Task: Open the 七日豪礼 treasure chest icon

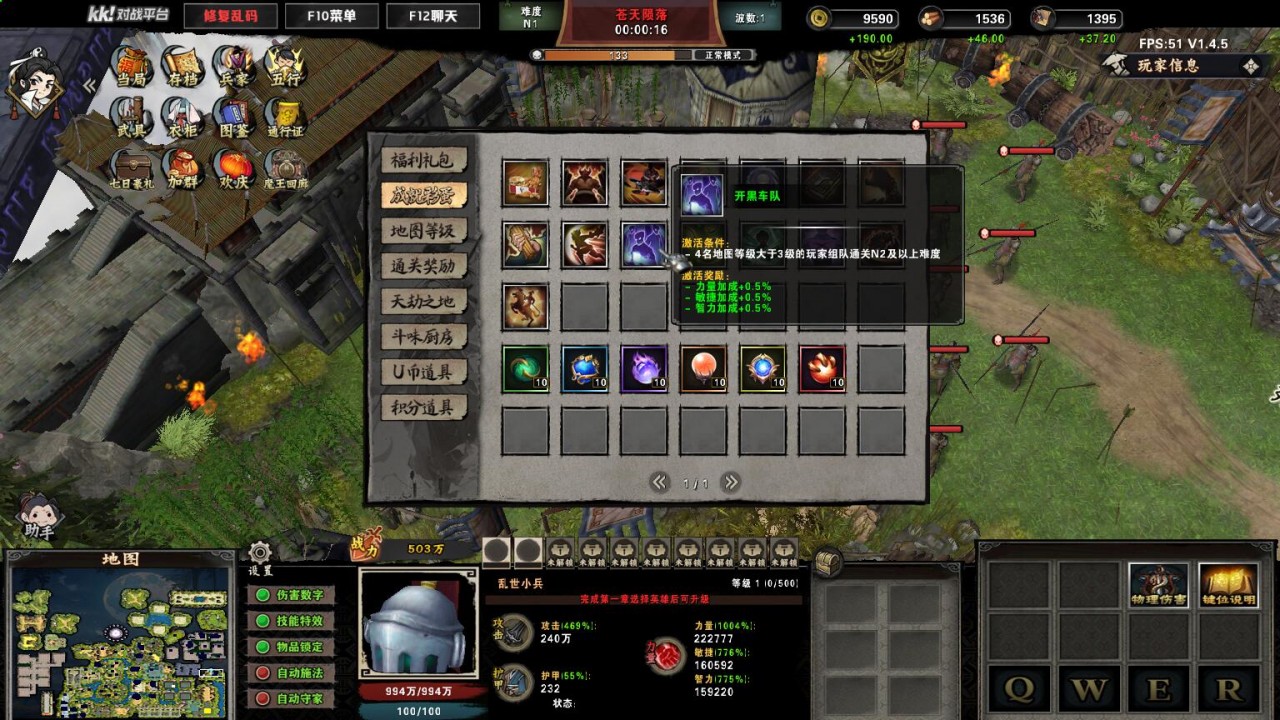Action: (x=131, y=170)
